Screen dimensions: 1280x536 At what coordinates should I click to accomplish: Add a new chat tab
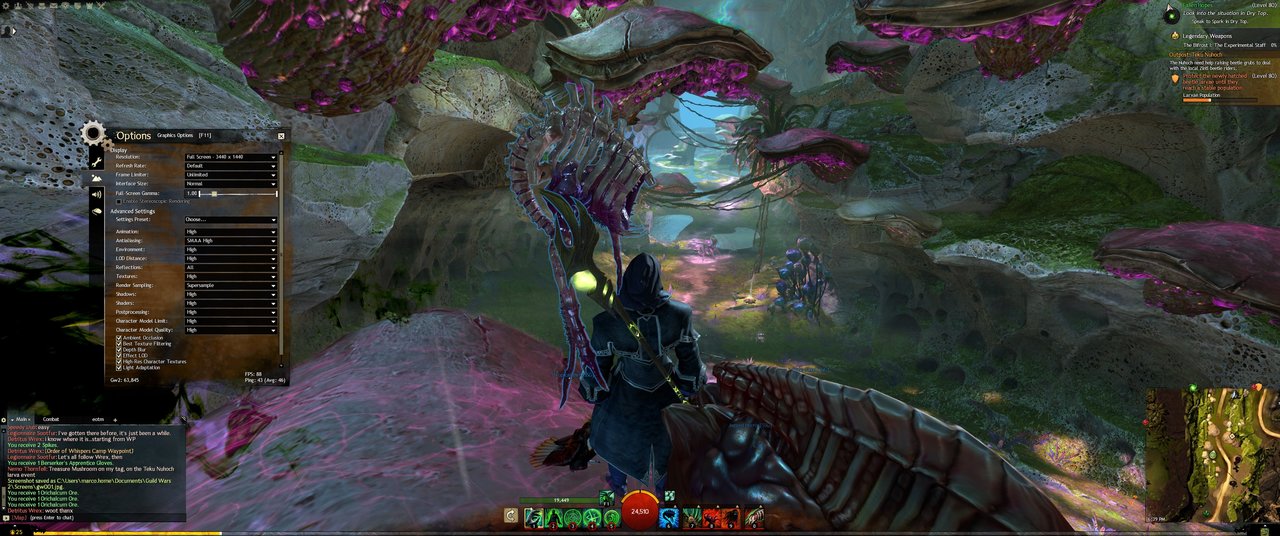[x=114, y=419]
